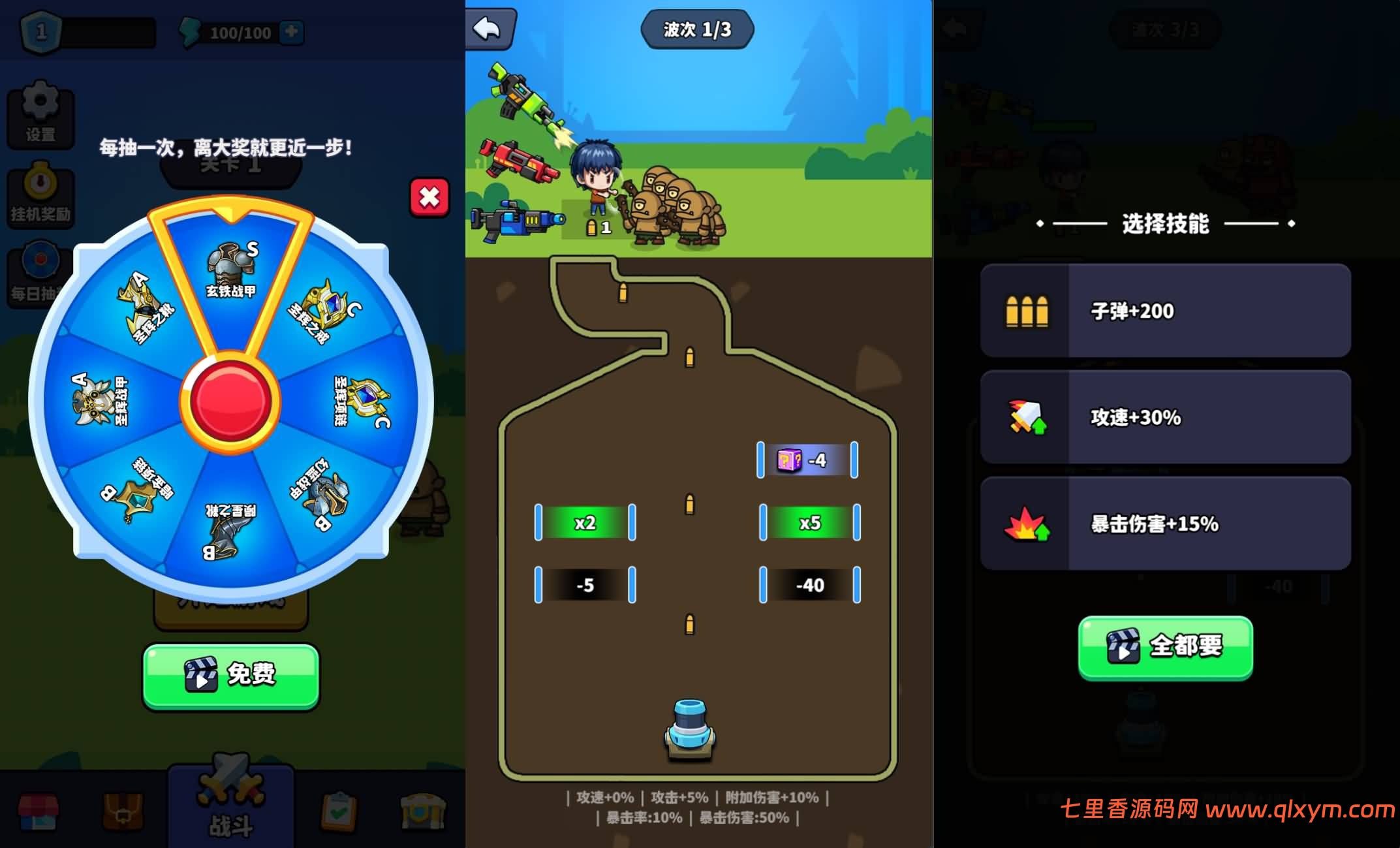
Task: Select the 攻速+30% attack speed skill
Action: point(1166,417)
